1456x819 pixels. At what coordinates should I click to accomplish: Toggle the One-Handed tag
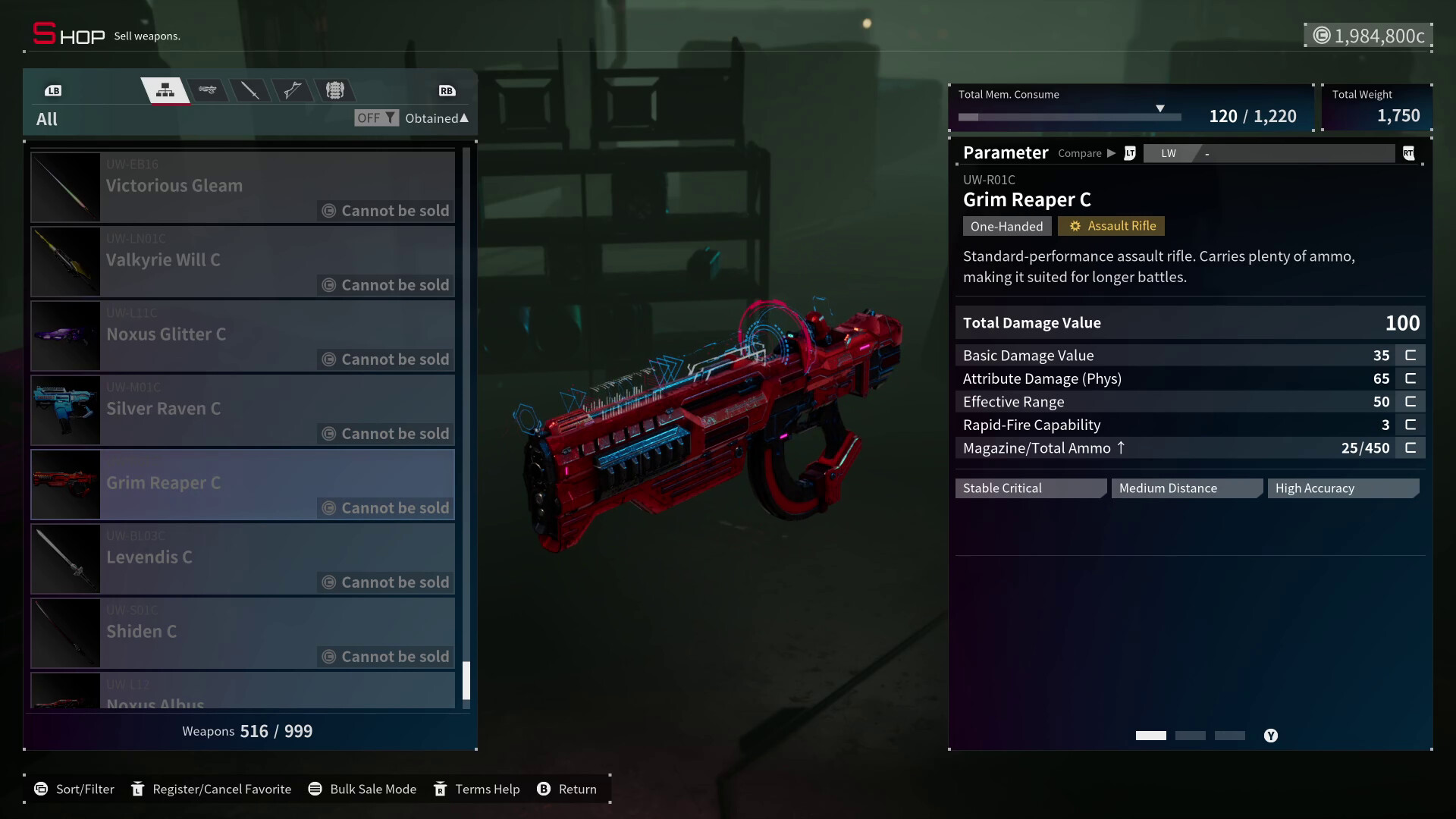[x=1006, y=226]
